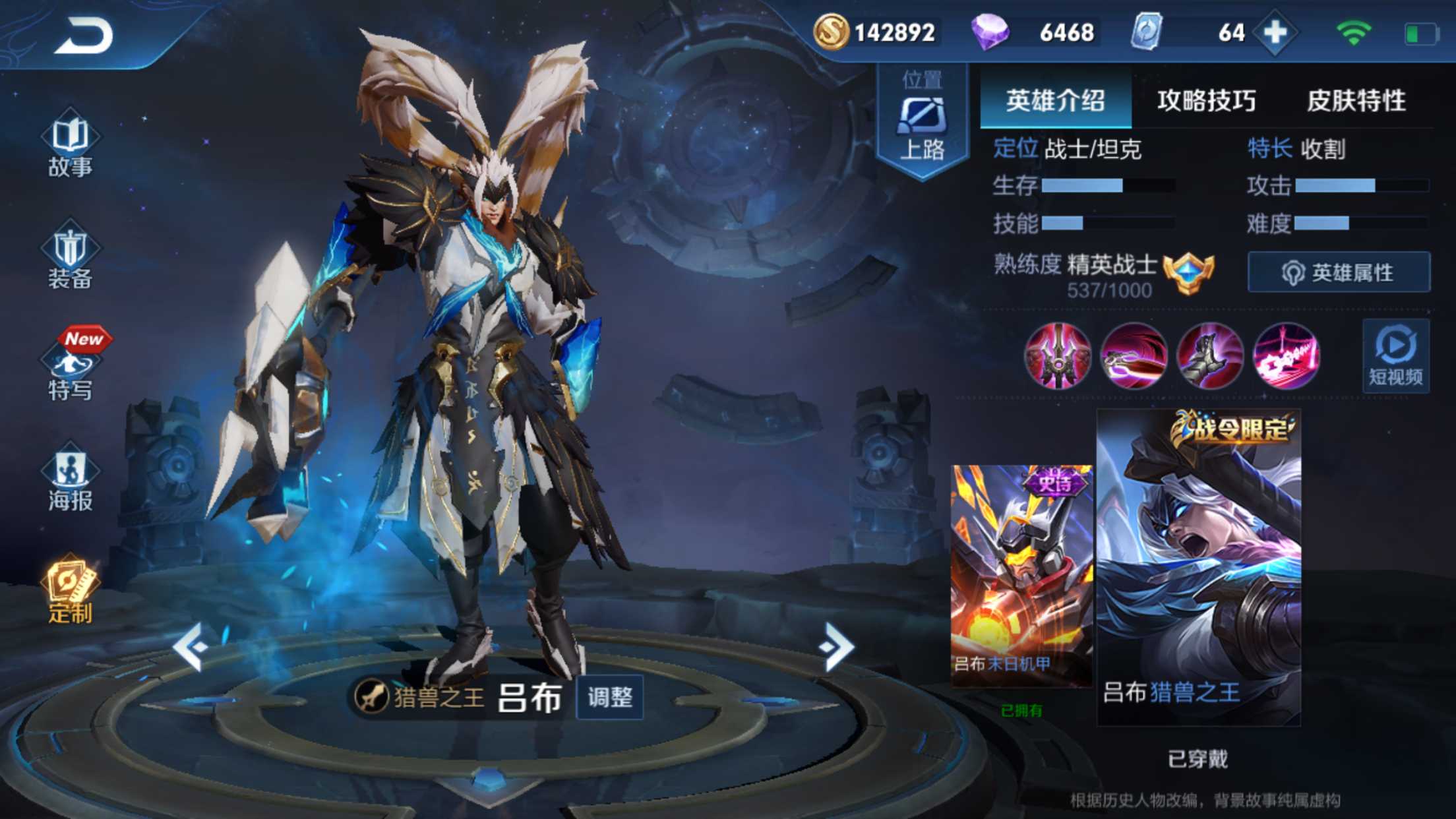Image resolution: width=1456 pixels, height=819 pixels.
Task: View Lü Bu's first skill icon
Action: click(x=1059, y=356)
